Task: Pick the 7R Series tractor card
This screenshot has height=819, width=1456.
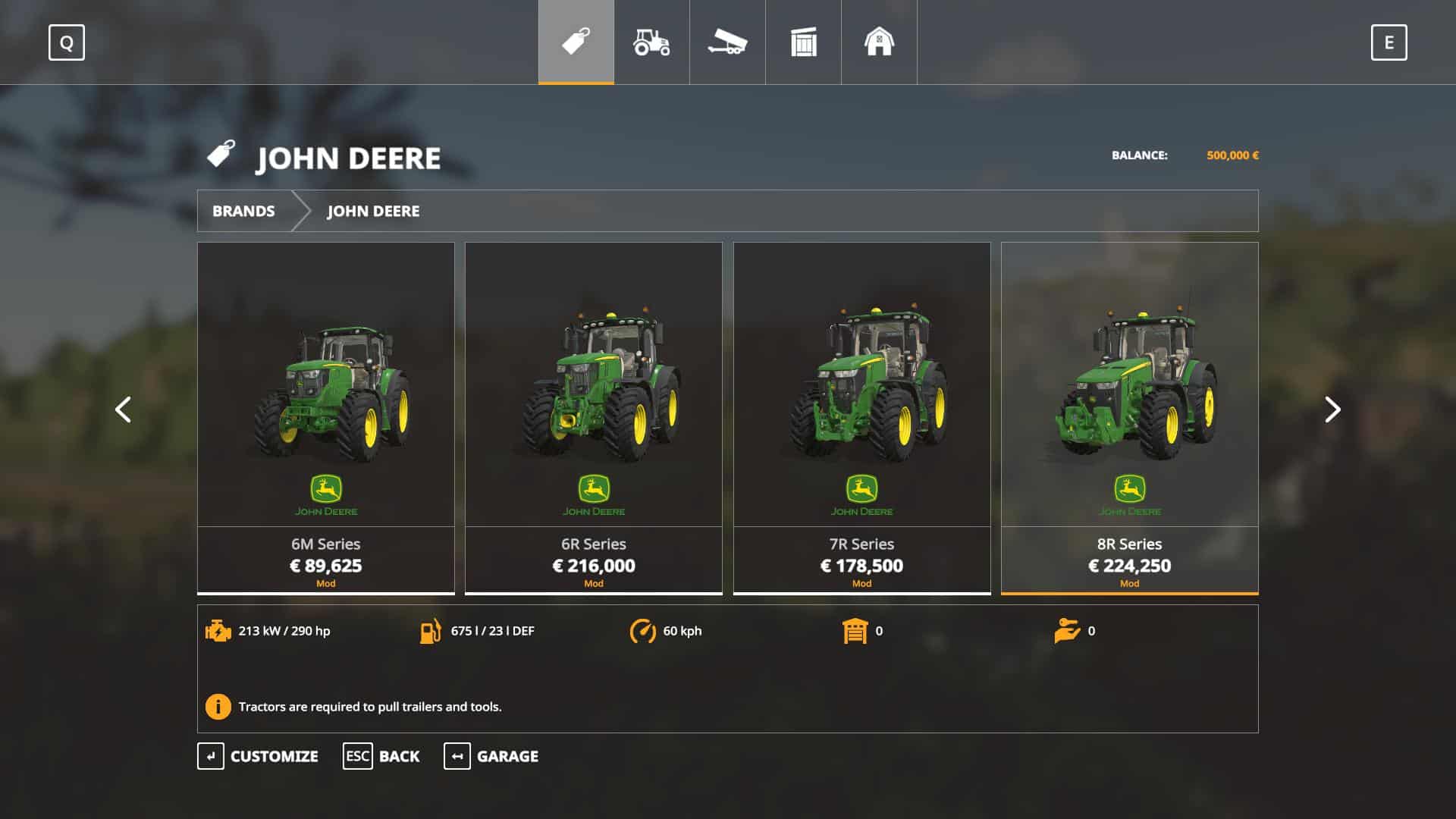Action: [x=861, y=417]
